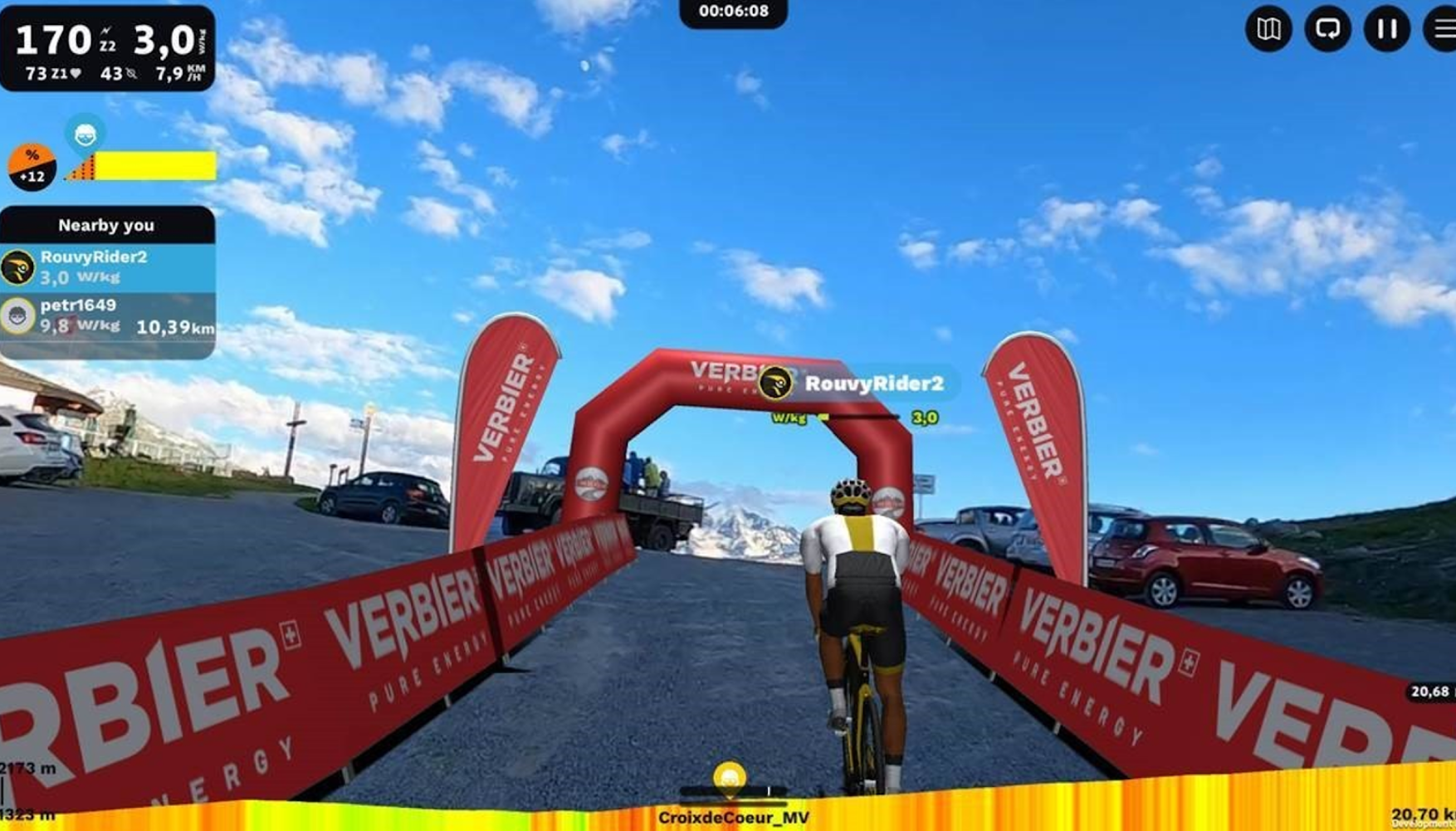Click the camera switch icon
The width and height of the screenshot is (1456, 831).
[1327, 29]
